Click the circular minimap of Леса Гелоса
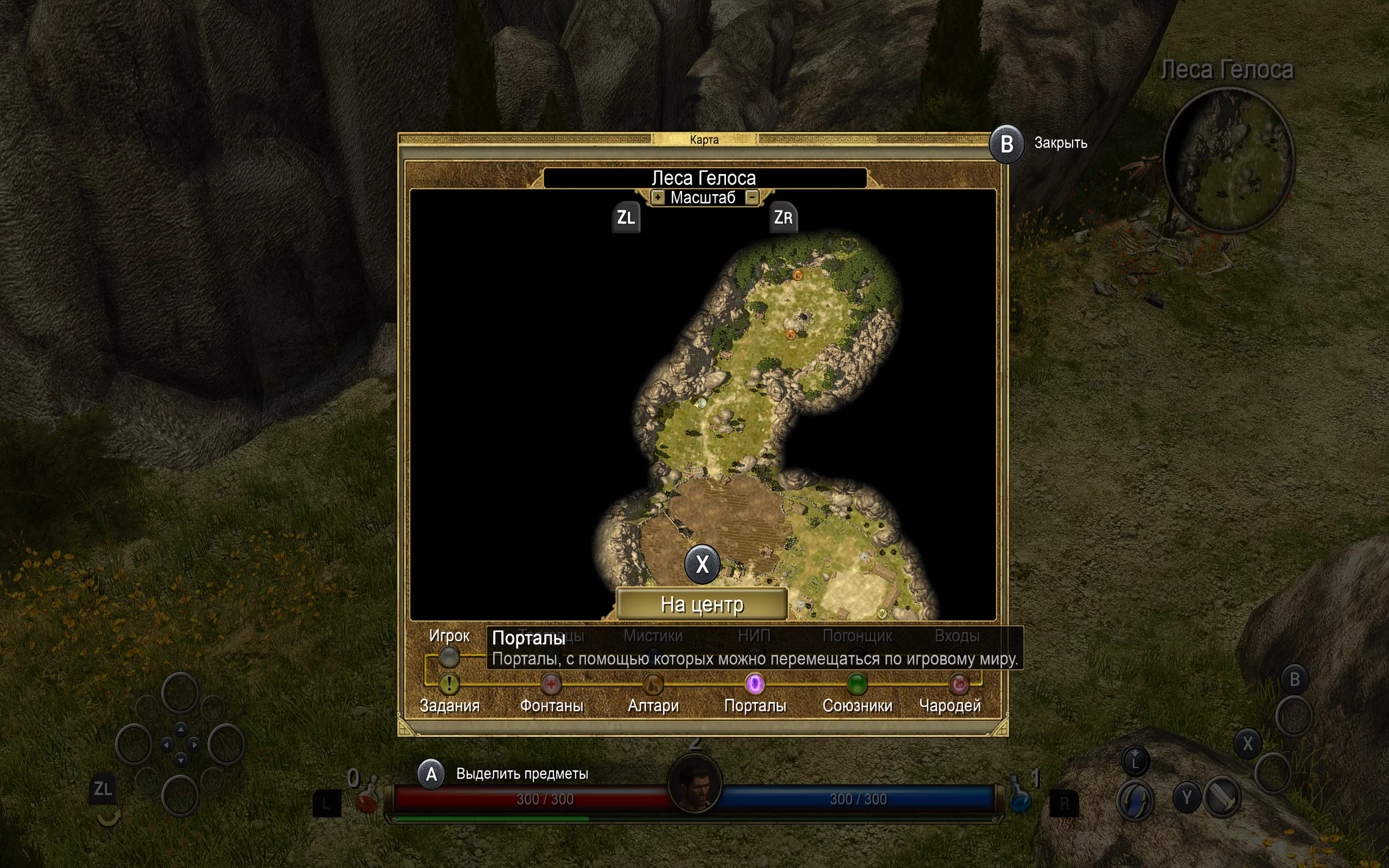Image resolution: width=1389 pixels, height=868 pixels. (1228, 161)
